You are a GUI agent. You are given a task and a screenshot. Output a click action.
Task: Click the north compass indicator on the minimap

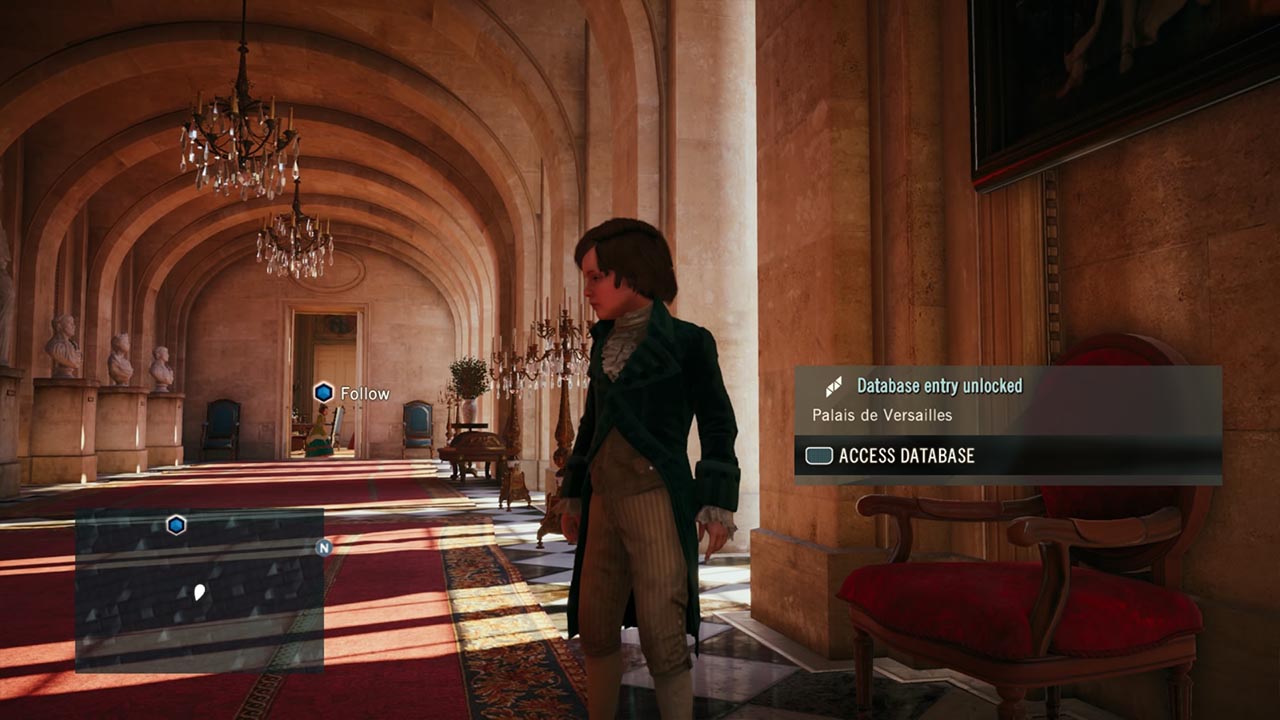point(323,547)
